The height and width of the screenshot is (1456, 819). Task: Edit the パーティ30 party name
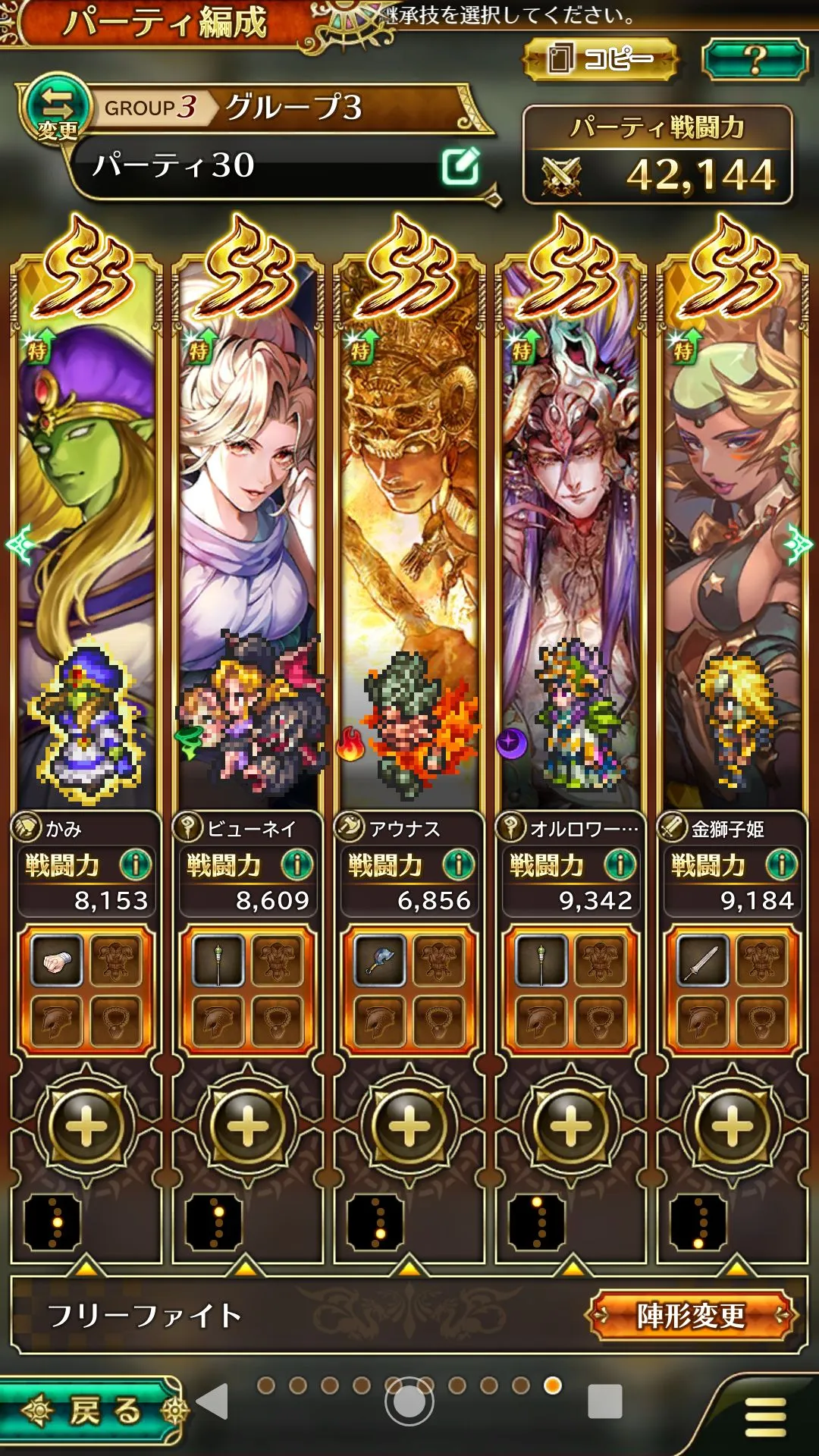point(460,166)
